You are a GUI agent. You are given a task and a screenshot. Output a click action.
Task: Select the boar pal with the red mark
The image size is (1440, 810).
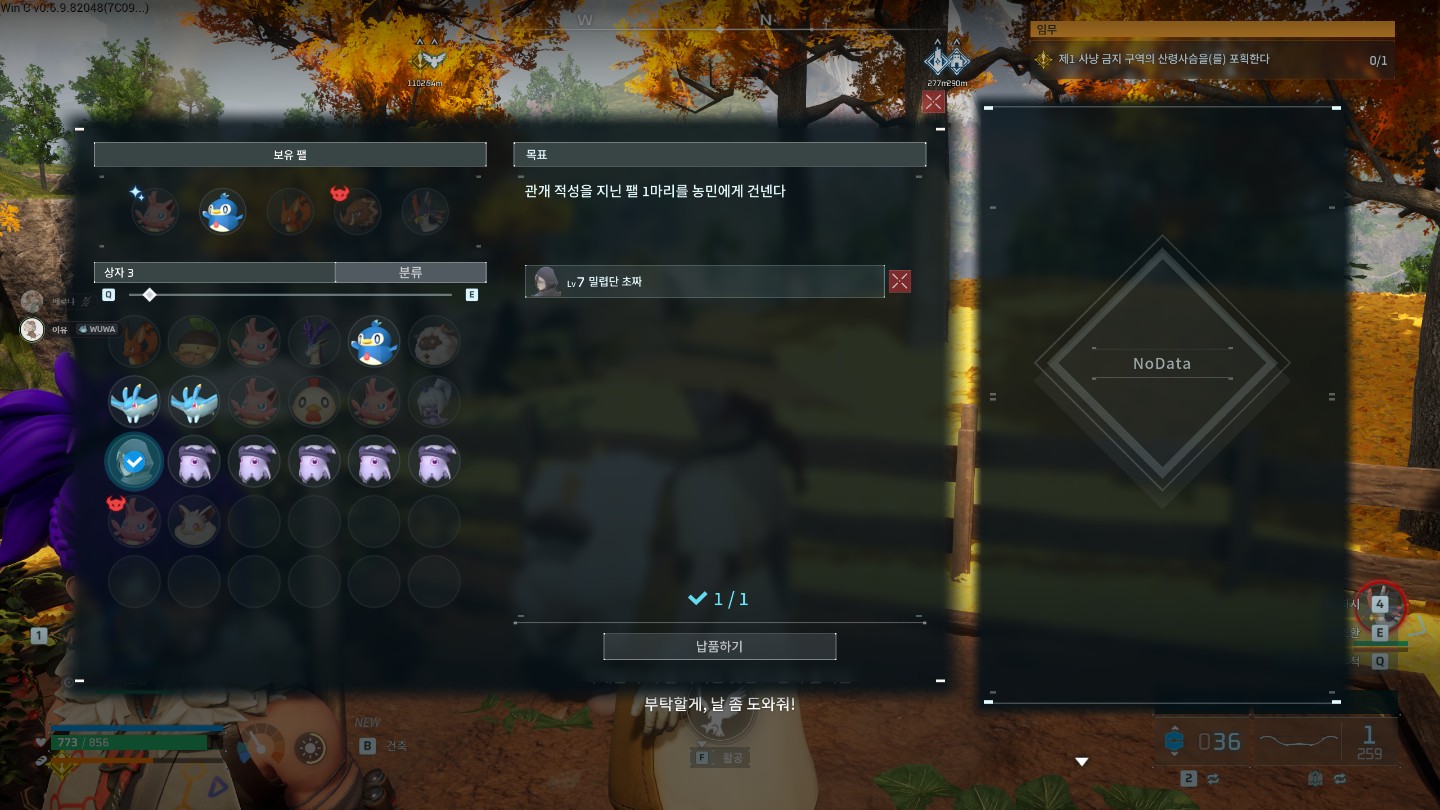pos(357,211)
